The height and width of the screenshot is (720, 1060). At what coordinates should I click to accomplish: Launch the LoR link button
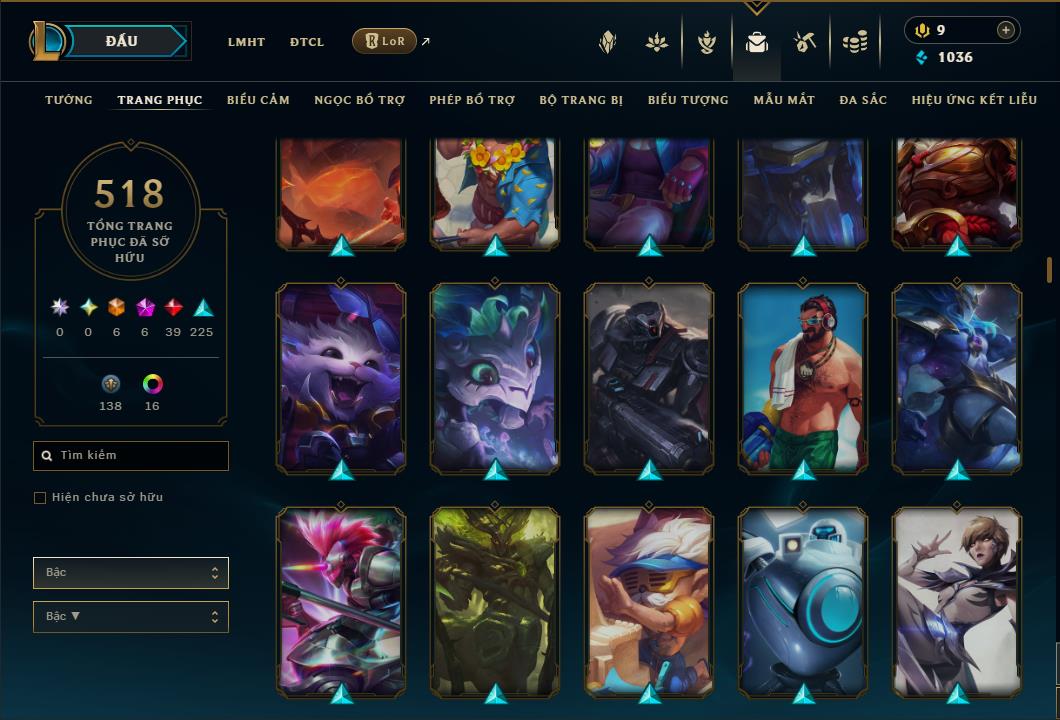385,41
